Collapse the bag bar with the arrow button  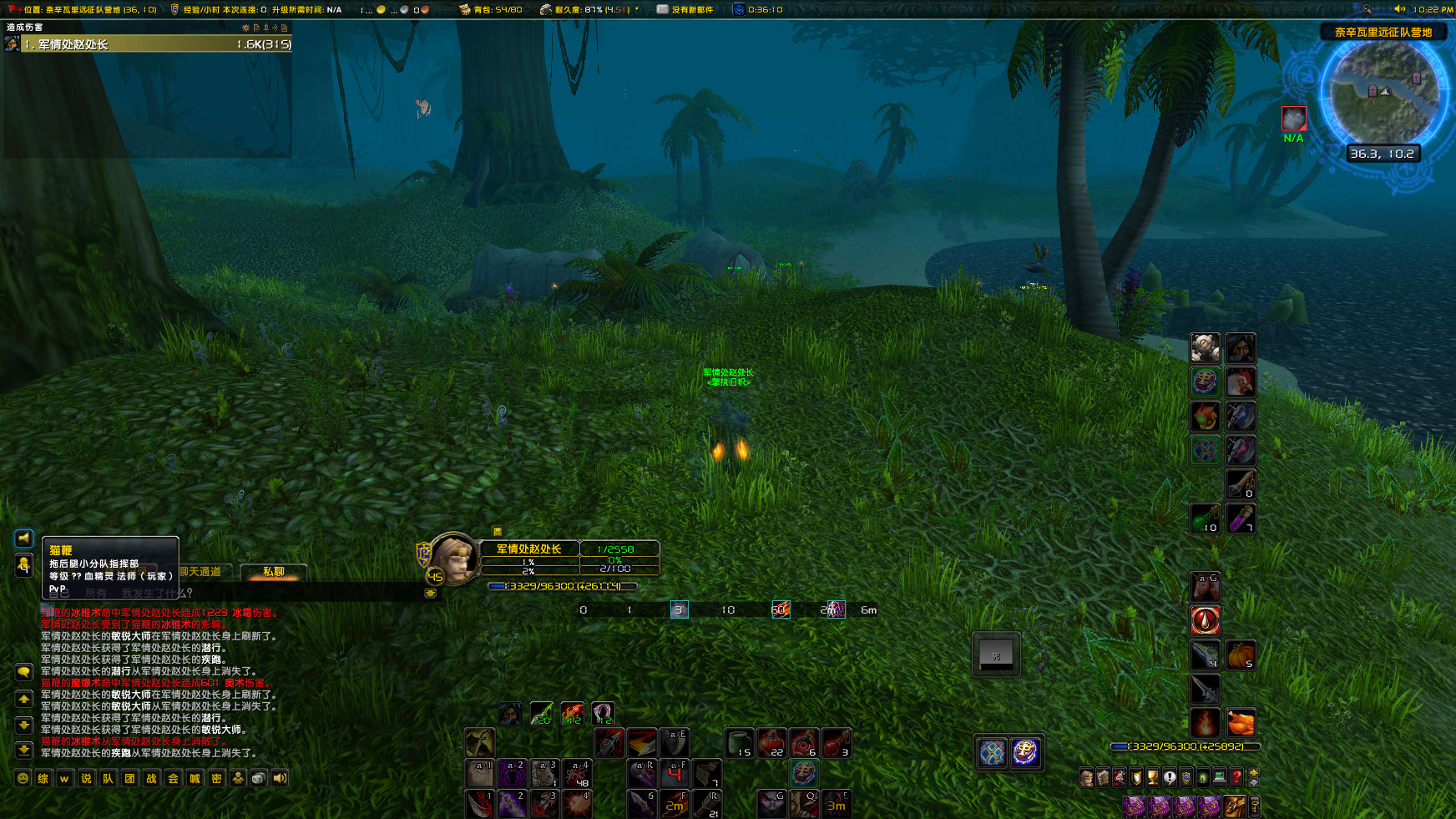point(1253,783)
